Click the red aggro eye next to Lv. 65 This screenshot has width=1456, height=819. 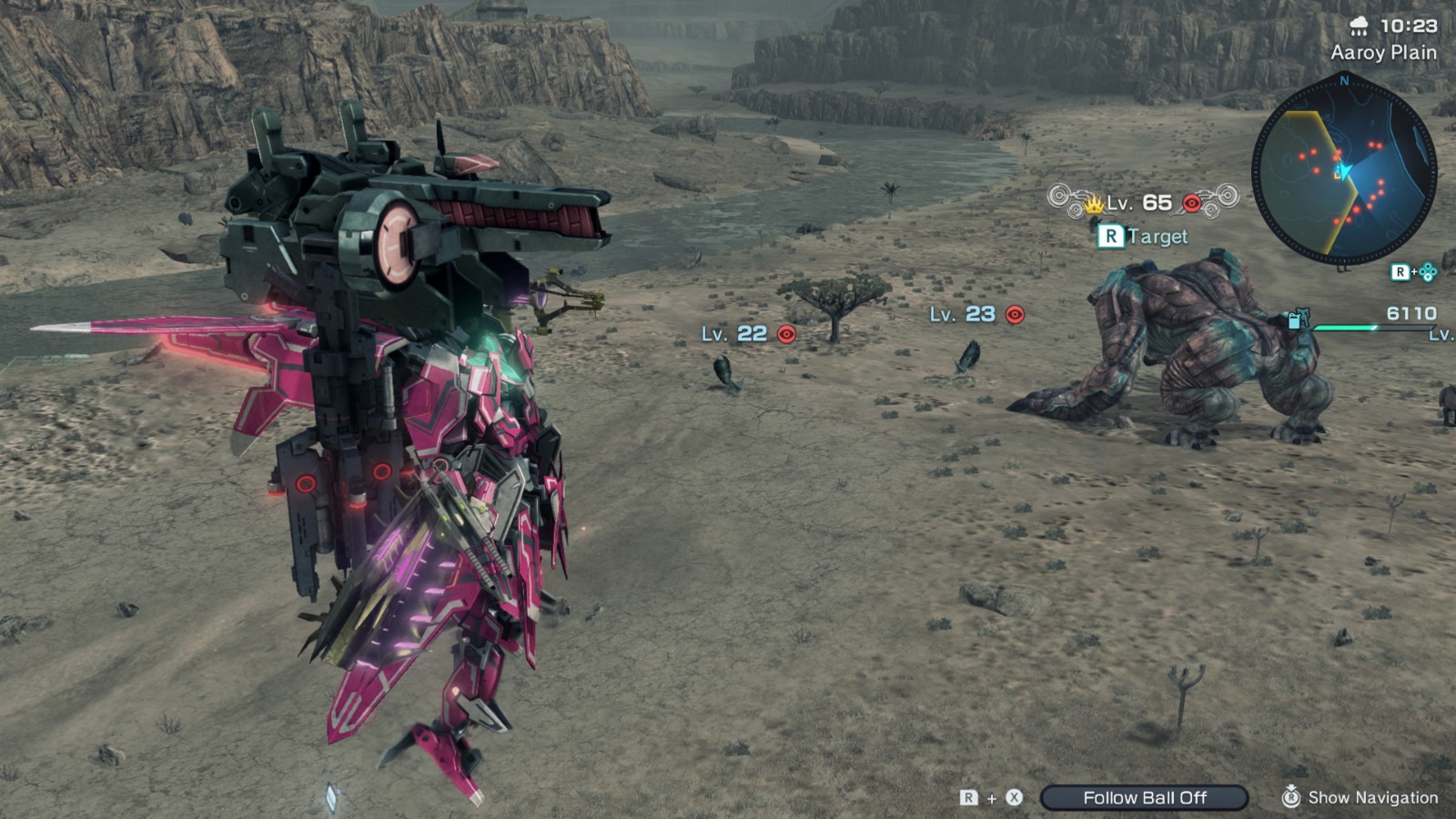pos(1190,204)
